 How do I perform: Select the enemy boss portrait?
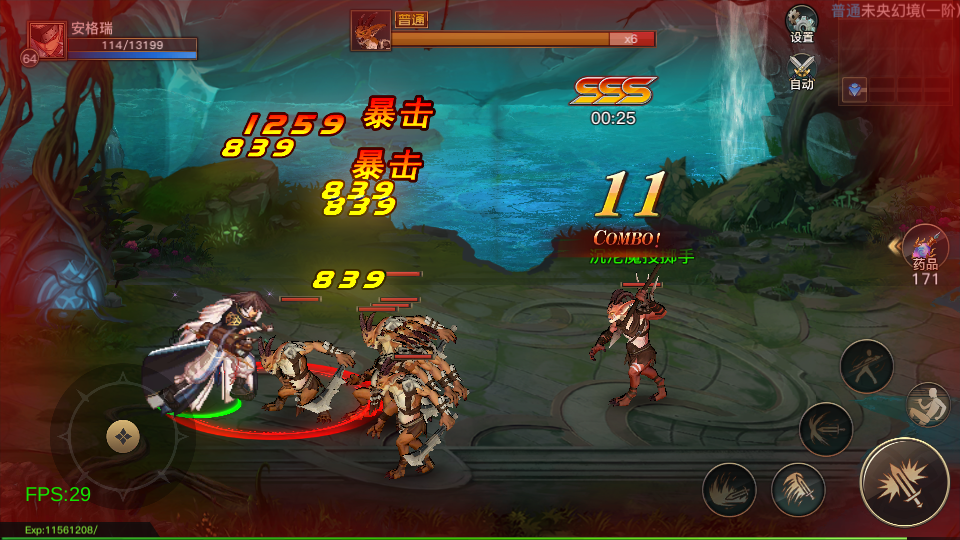370,30
